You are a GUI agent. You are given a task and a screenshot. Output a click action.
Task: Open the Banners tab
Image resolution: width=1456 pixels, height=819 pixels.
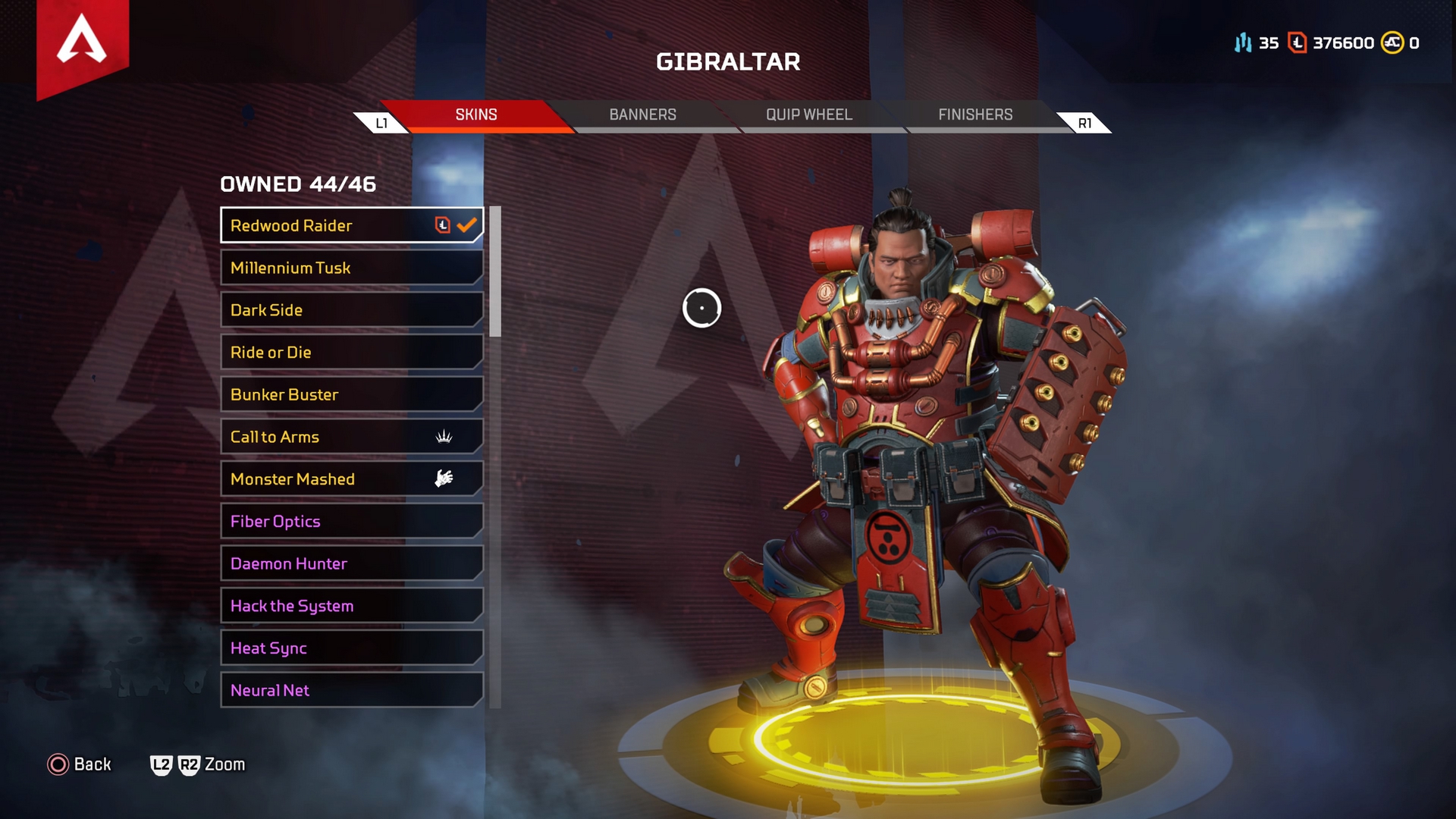[x=642, y=115]
